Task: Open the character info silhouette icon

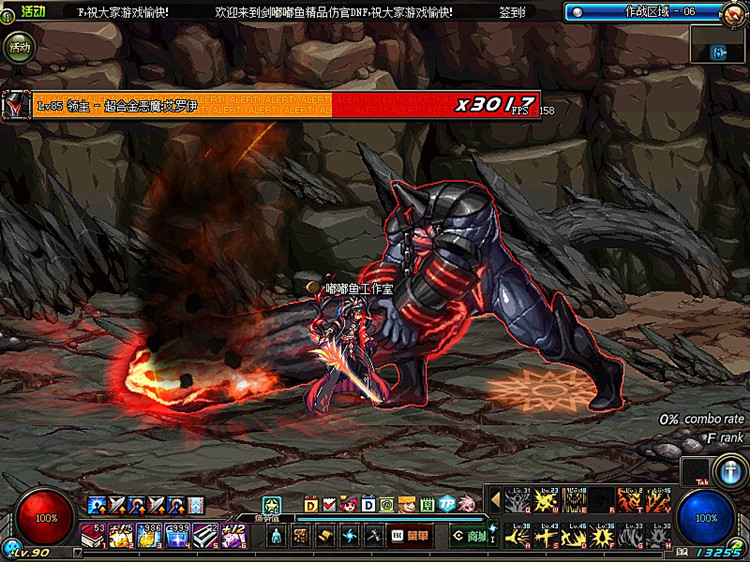Action: tap(276, 536)
